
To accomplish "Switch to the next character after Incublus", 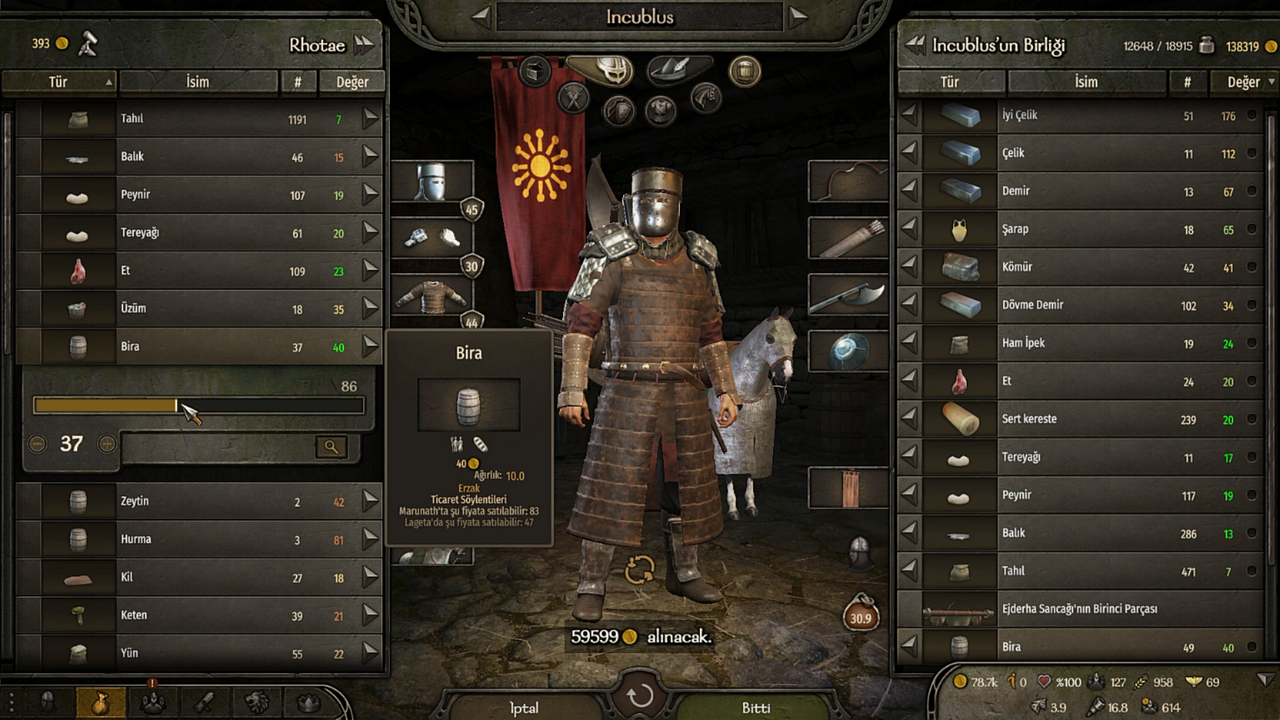I will tap(797, 16).
